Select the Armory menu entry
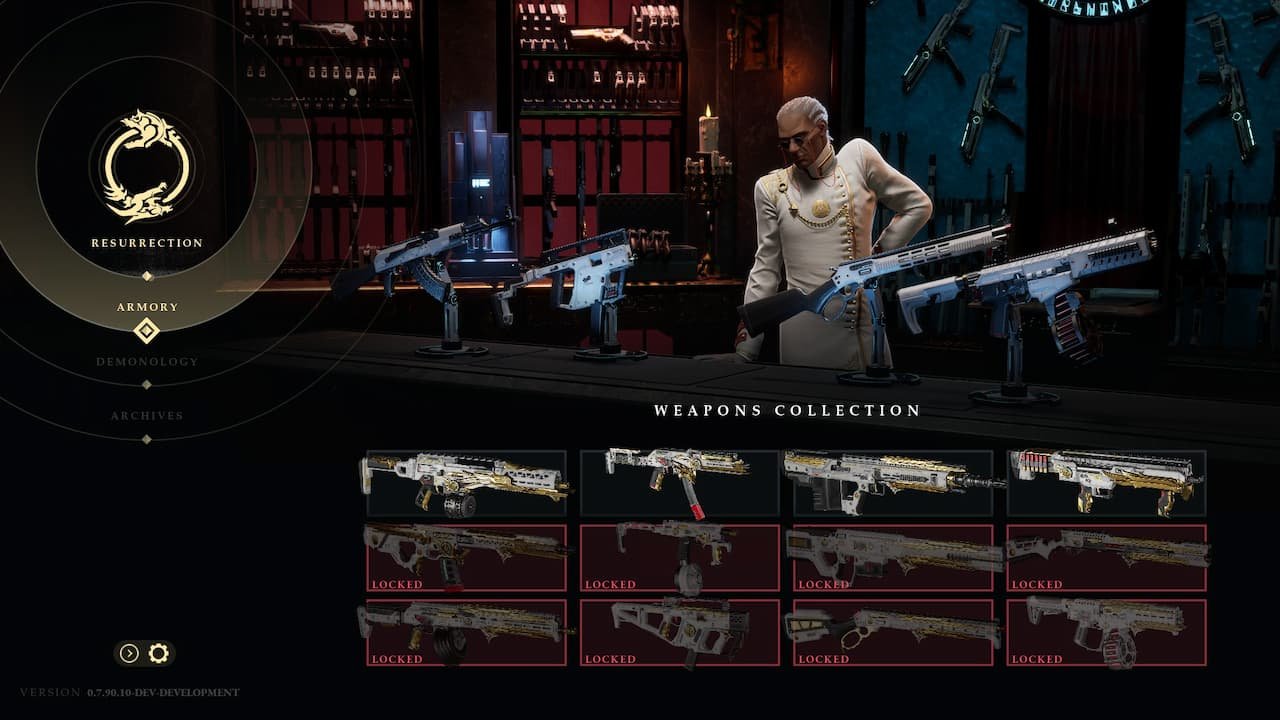This screenshot has width=1280, height=720. (x=147, y=307)
